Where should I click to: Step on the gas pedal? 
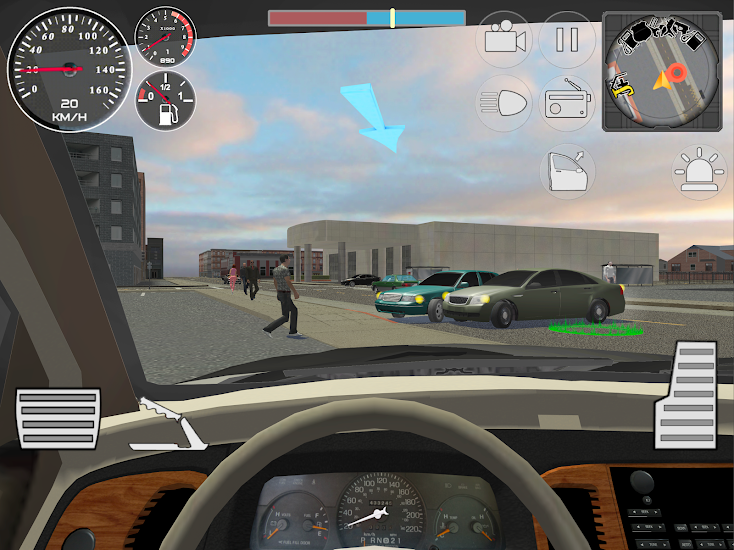[x=687, y=393]
